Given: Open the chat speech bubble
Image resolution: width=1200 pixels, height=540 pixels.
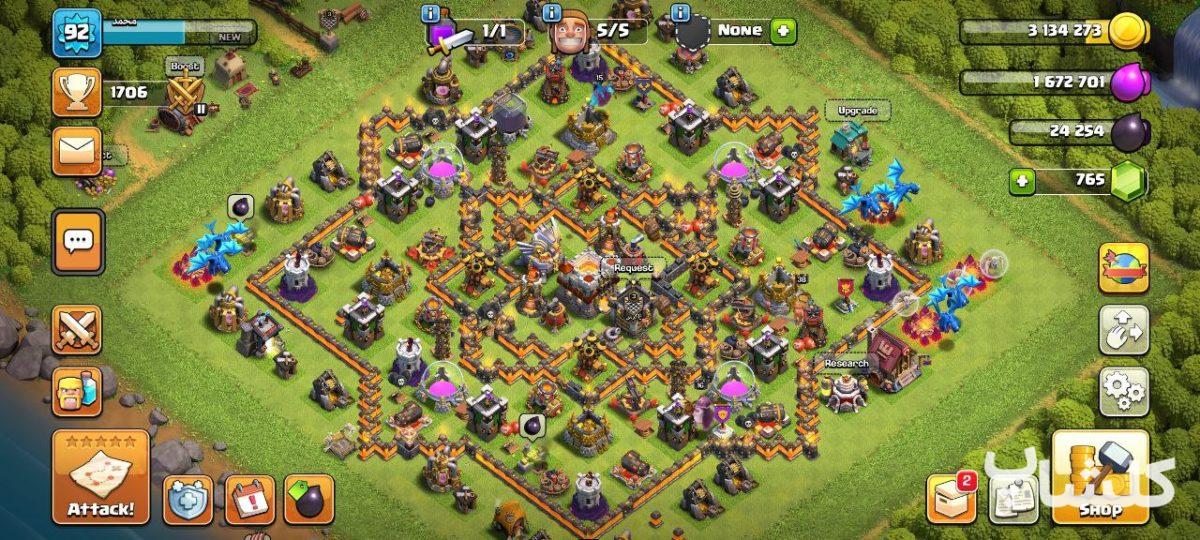Looking at the screenshot, I should [x=77, y=241].
